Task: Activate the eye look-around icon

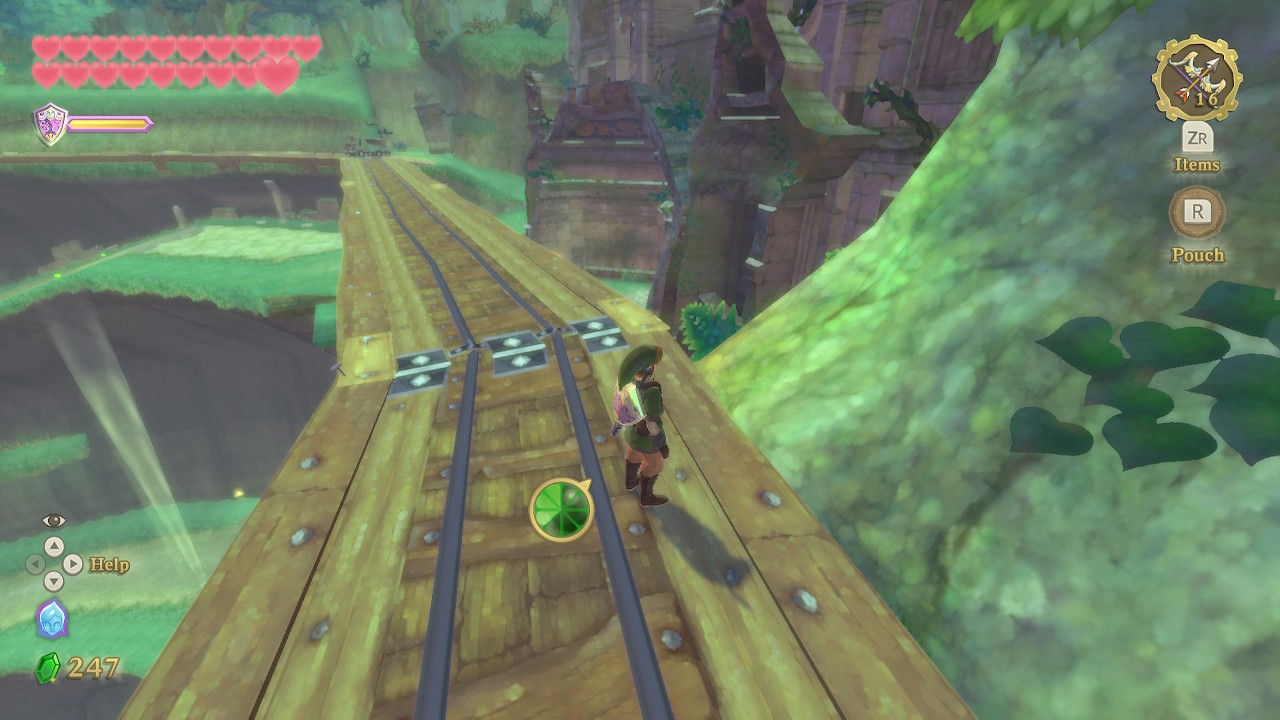Action: pos(54,521)
